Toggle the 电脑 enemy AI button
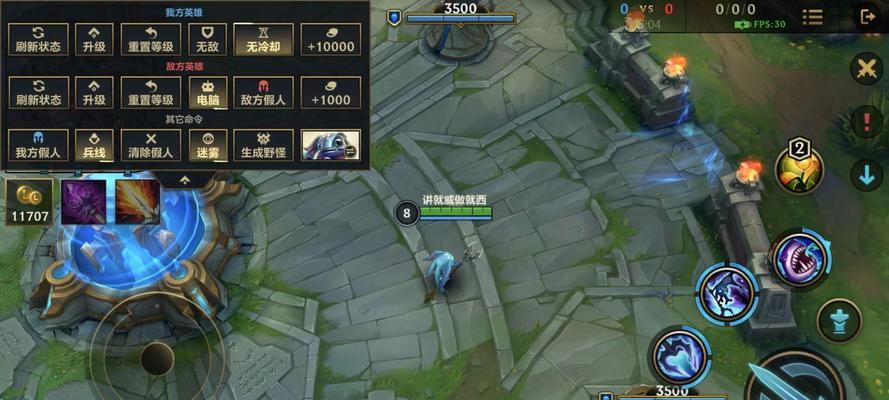 [x=207, y=92]
